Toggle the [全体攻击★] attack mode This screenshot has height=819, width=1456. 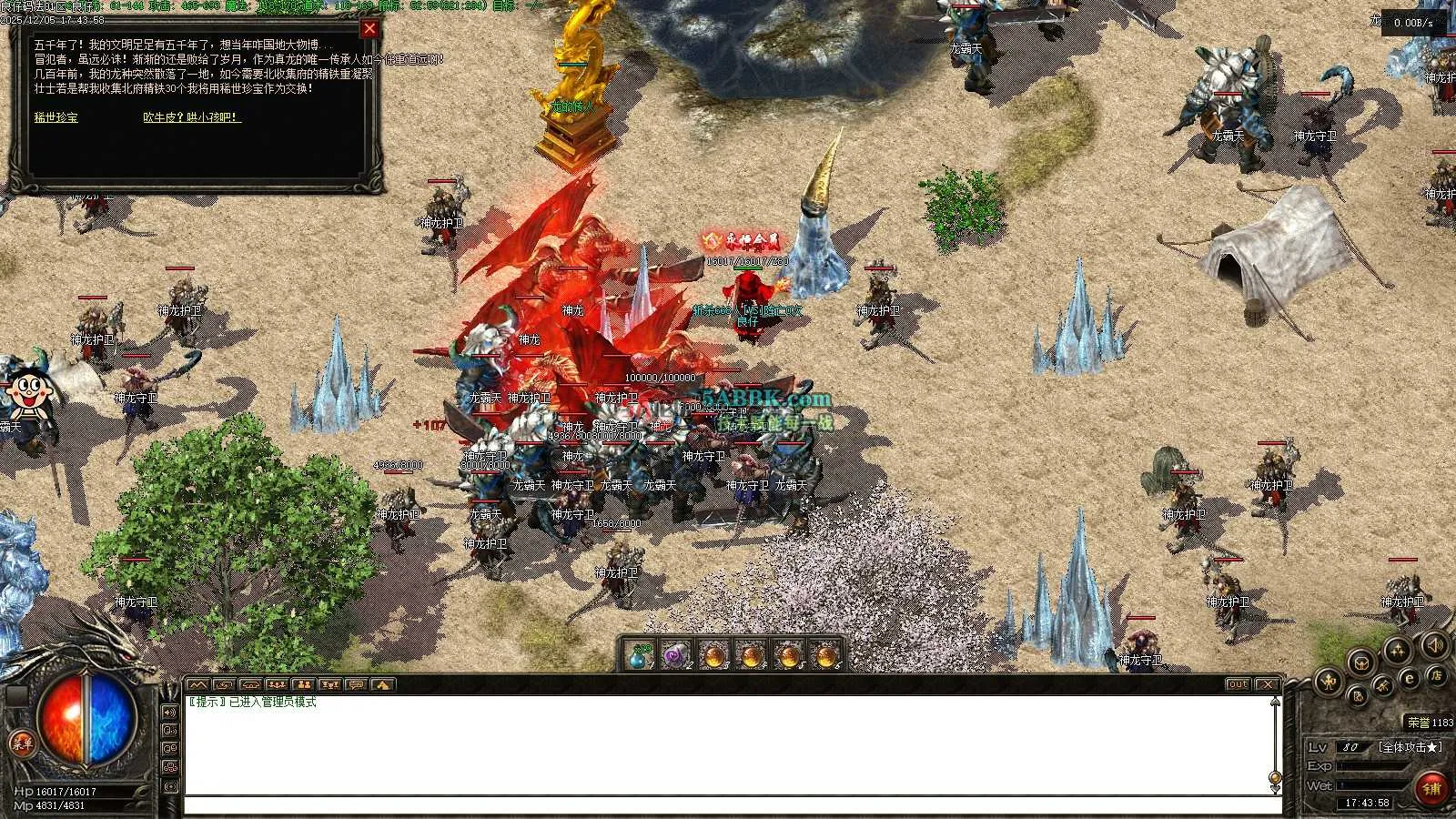[x=1410, y=747]
